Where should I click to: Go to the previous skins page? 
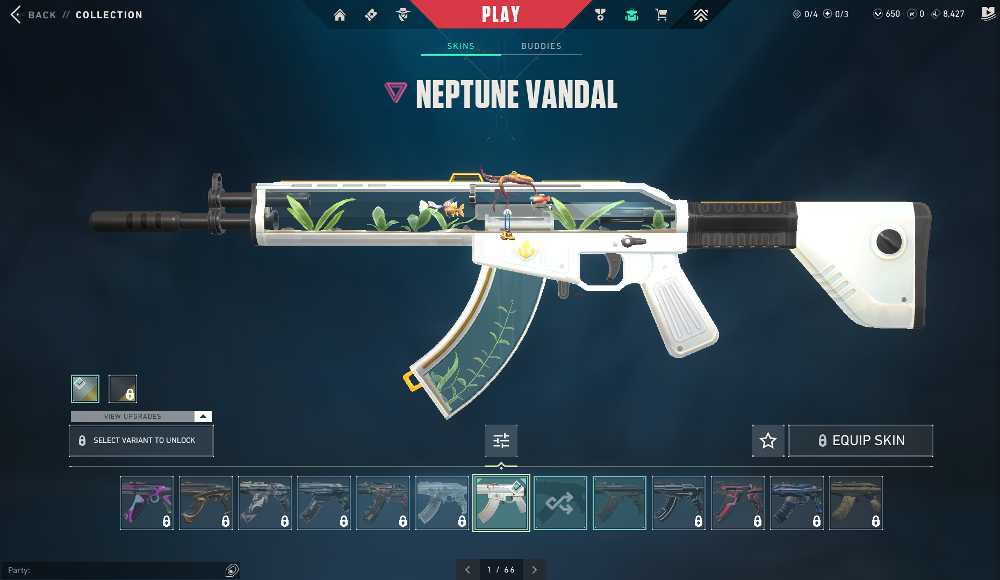click(467, 570)
